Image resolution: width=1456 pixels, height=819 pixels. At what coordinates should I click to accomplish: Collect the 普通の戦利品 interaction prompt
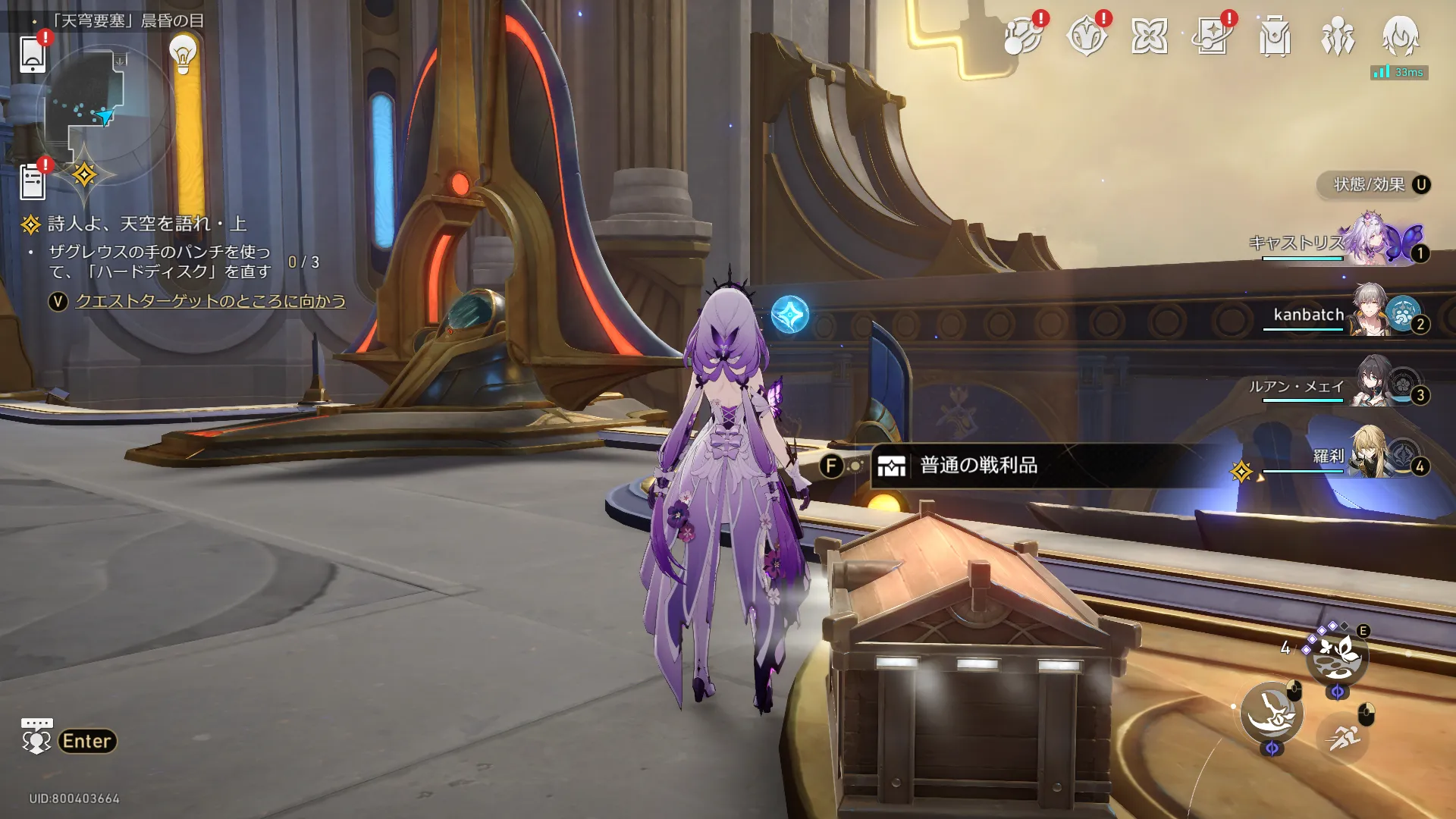[978, 466]
